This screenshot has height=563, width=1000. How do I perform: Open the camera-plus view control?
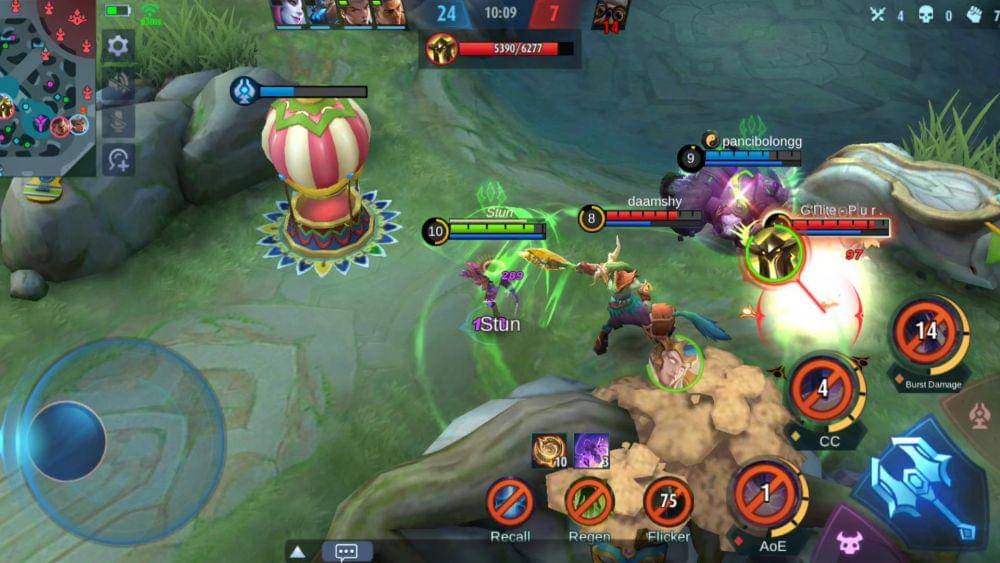pos(118,159)
